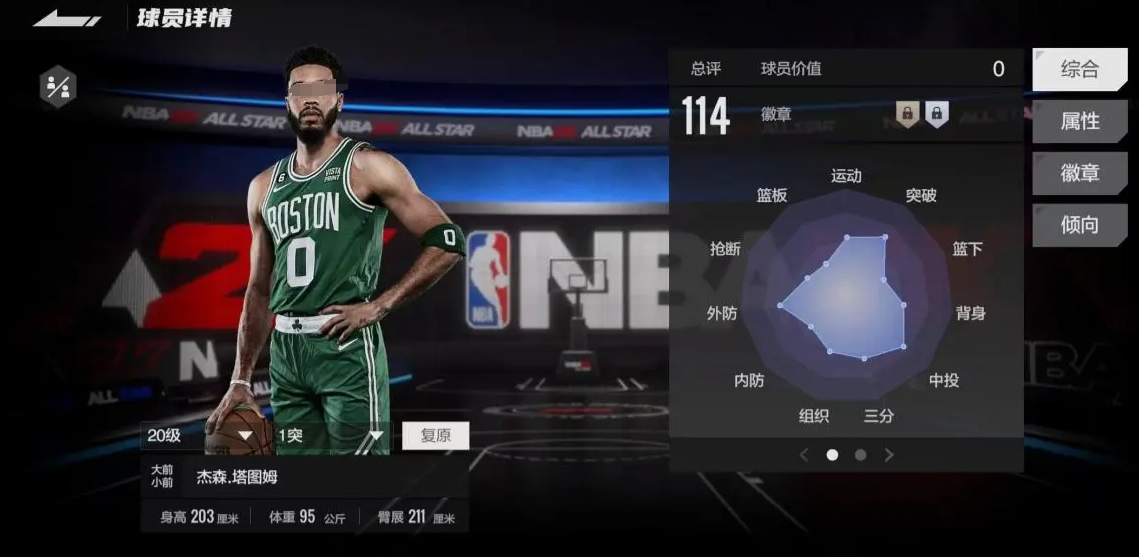The height and width of the screenshot is (557, 1139).
Task: Go to the next radar chart page arrow
Action: [x=889, y=455]
